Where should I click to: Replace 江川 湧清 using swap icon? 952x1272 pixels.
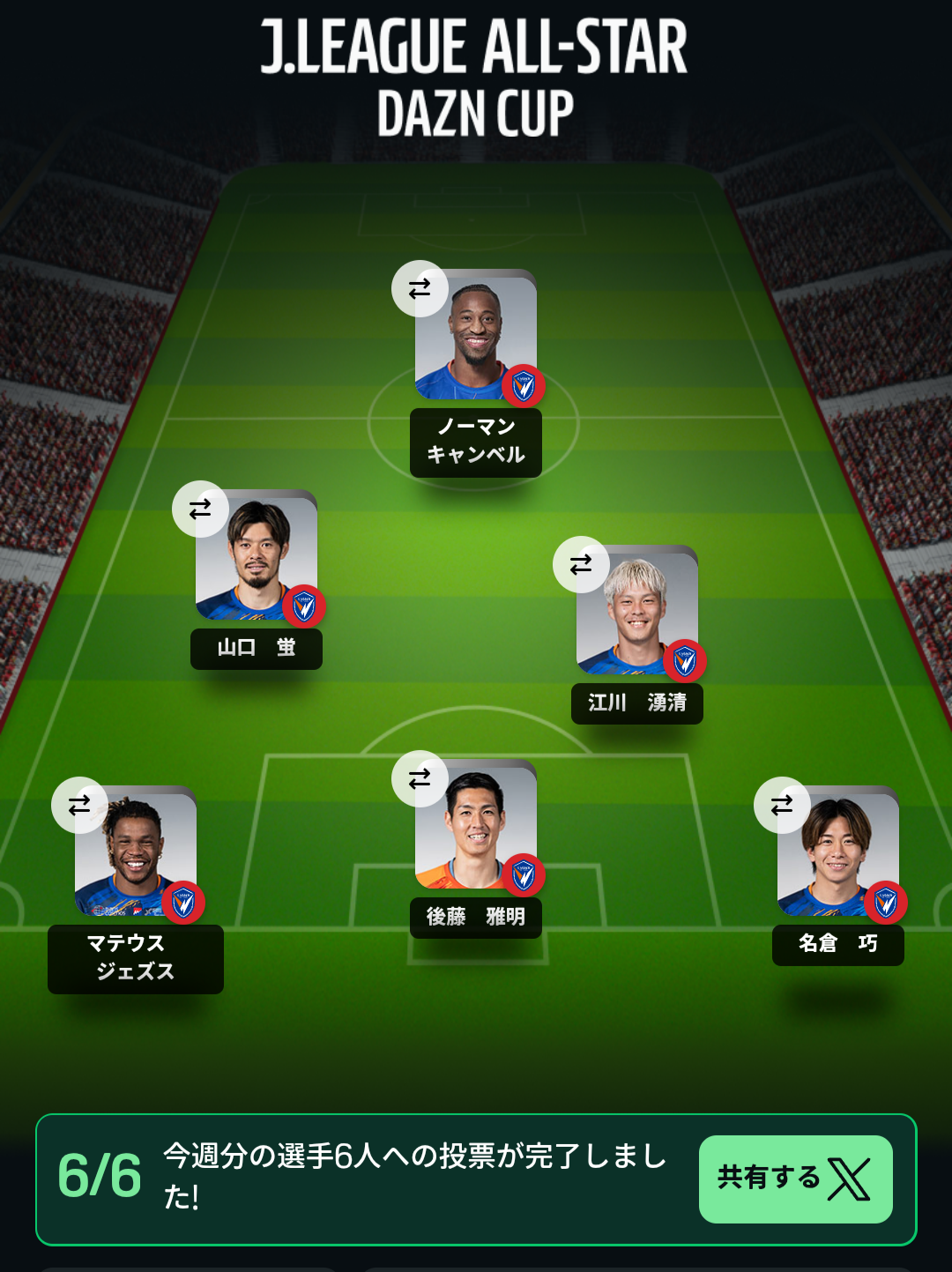pyautogui.click(x=581, y=564)
